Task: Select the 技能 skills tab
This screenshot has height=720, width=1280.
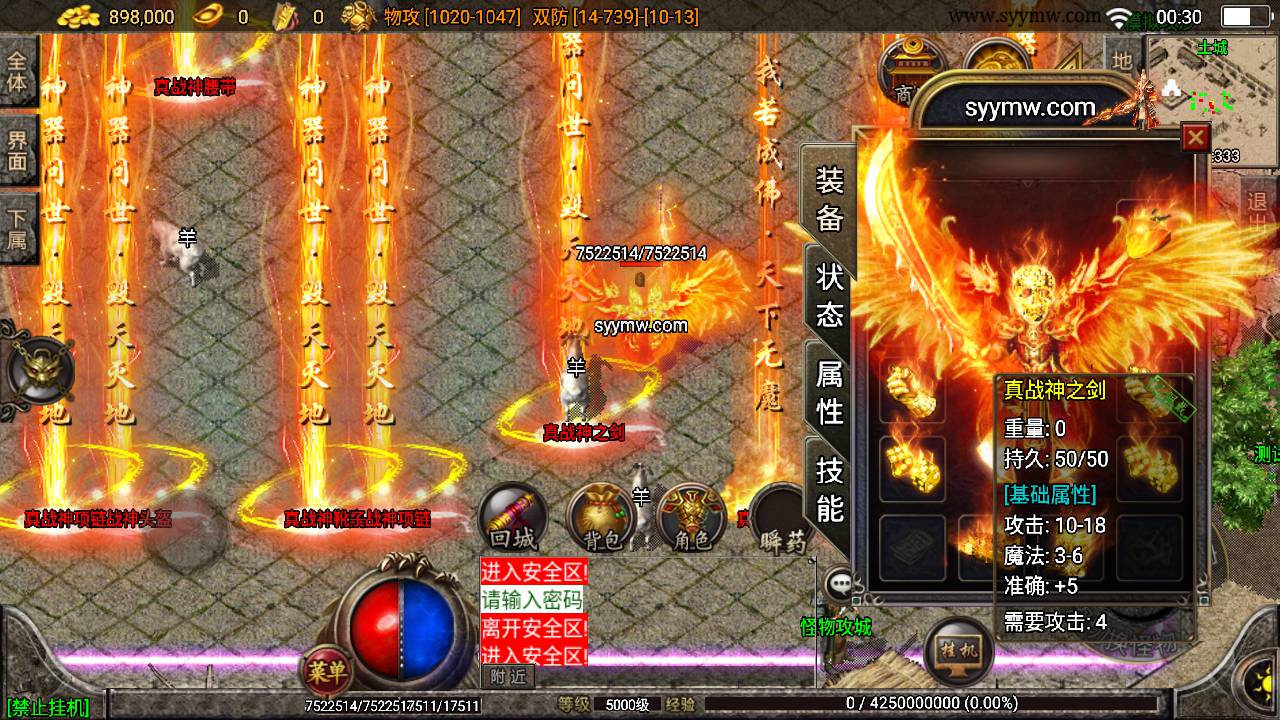Action: (830, 488)
